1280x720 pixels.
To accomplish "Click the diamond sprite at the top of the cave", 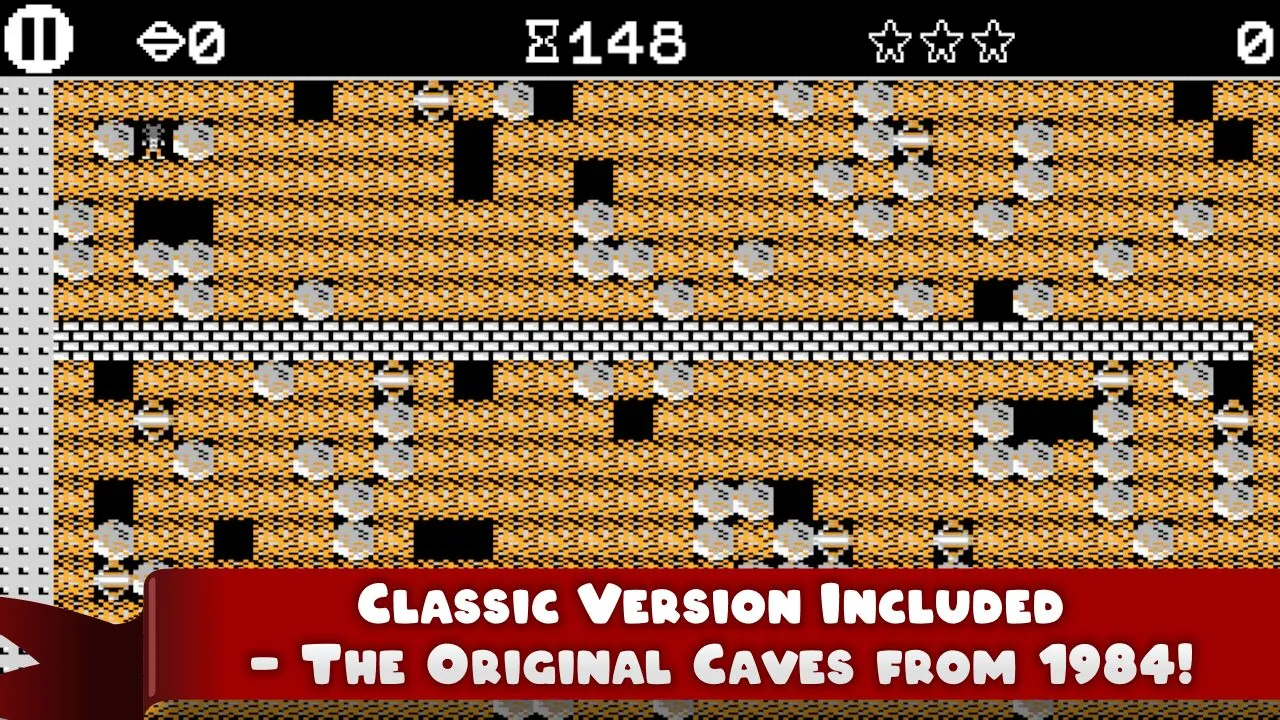I will coord(430,99).
